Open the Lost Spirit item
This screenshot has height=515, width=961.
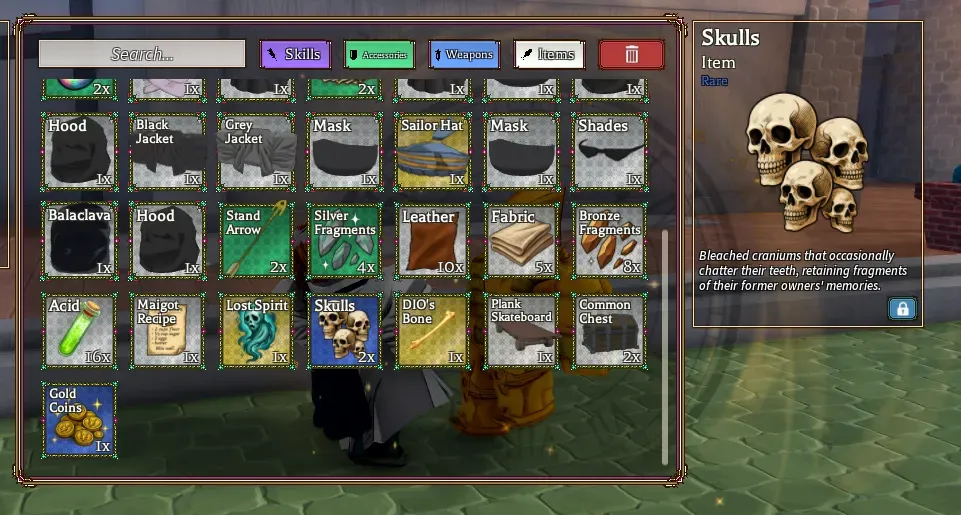click(x=256, y=330)
